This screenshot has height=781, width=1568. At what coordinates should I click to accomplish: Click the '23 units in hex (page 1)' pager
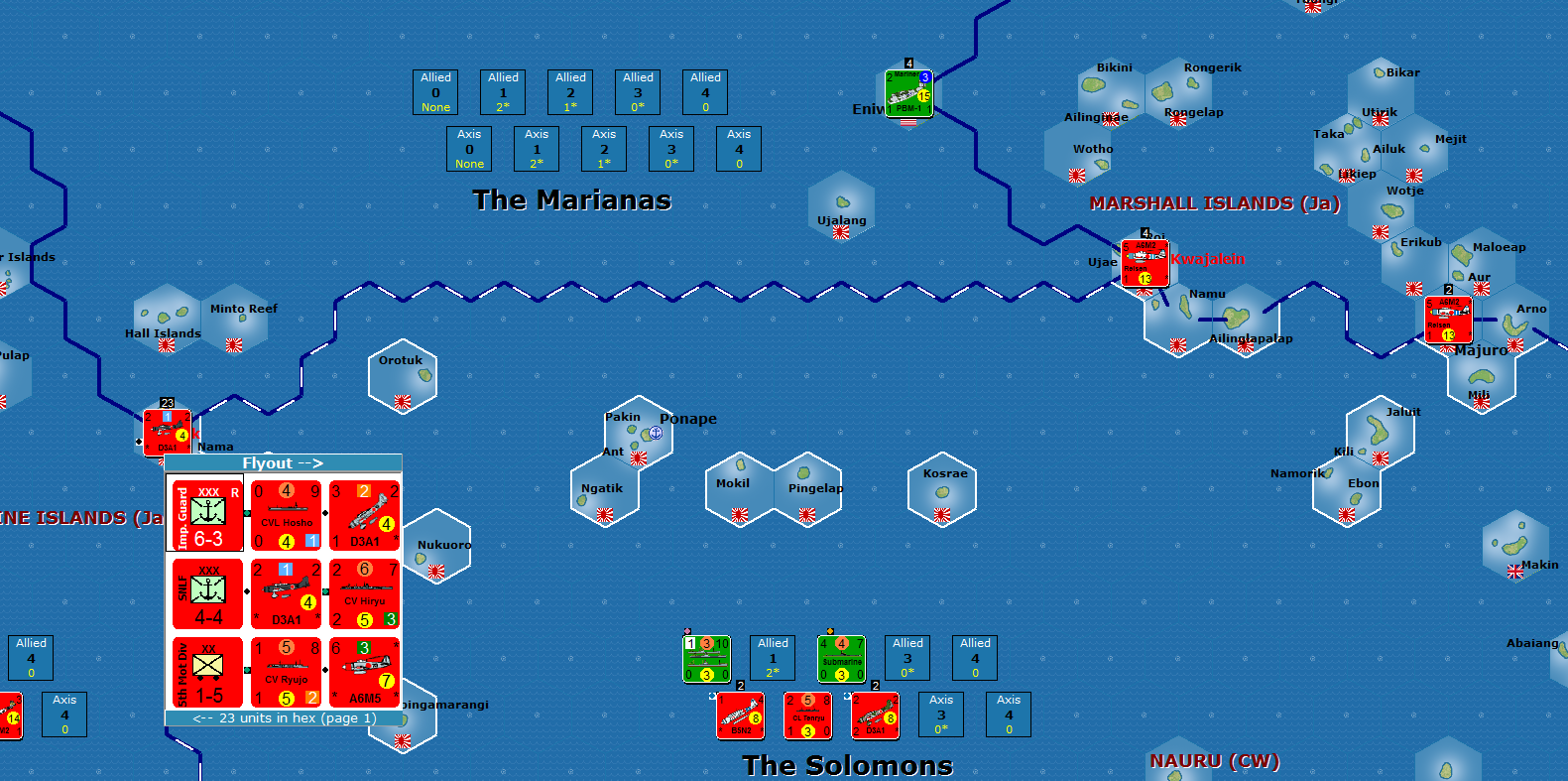pos(283,716)
